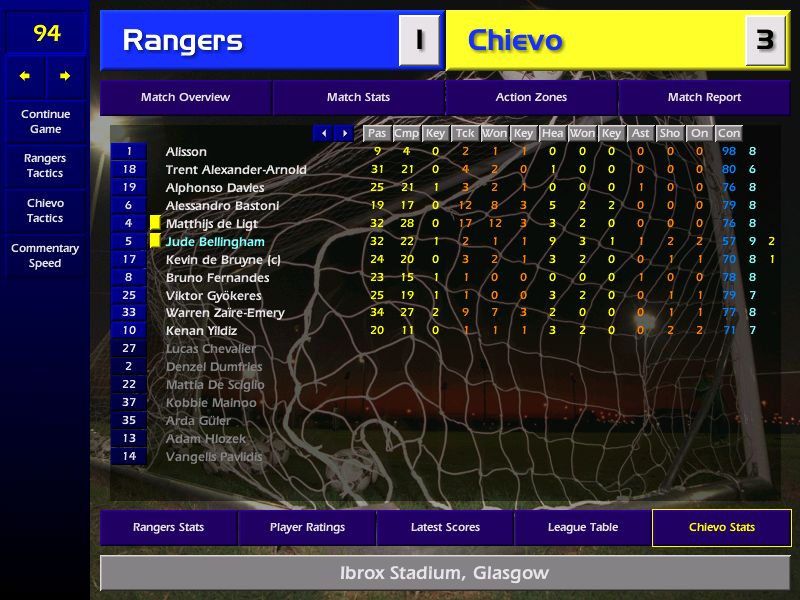The image size is (800, 600).
Task: Open Player Ratings
Action: click(307, 528)
